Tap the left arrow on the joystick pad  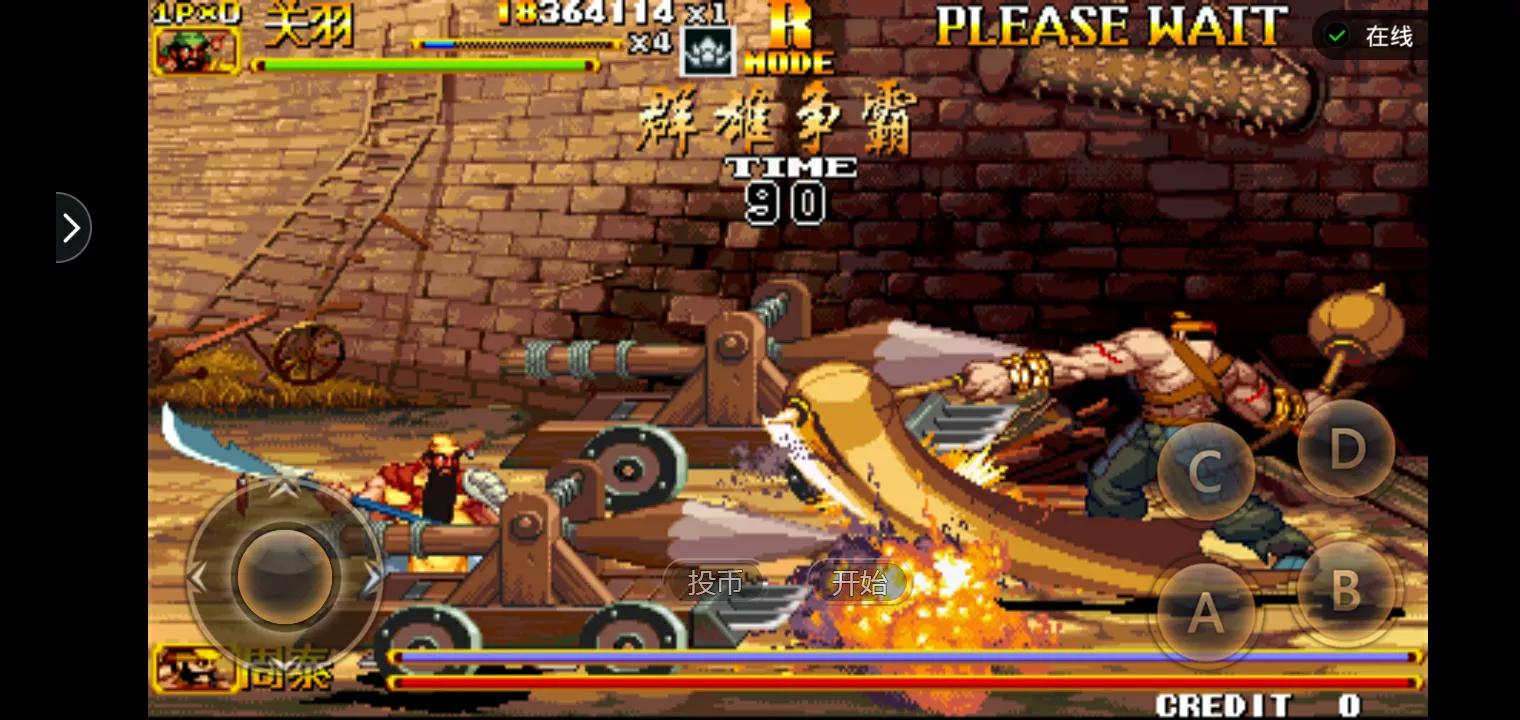click(198, 577)
